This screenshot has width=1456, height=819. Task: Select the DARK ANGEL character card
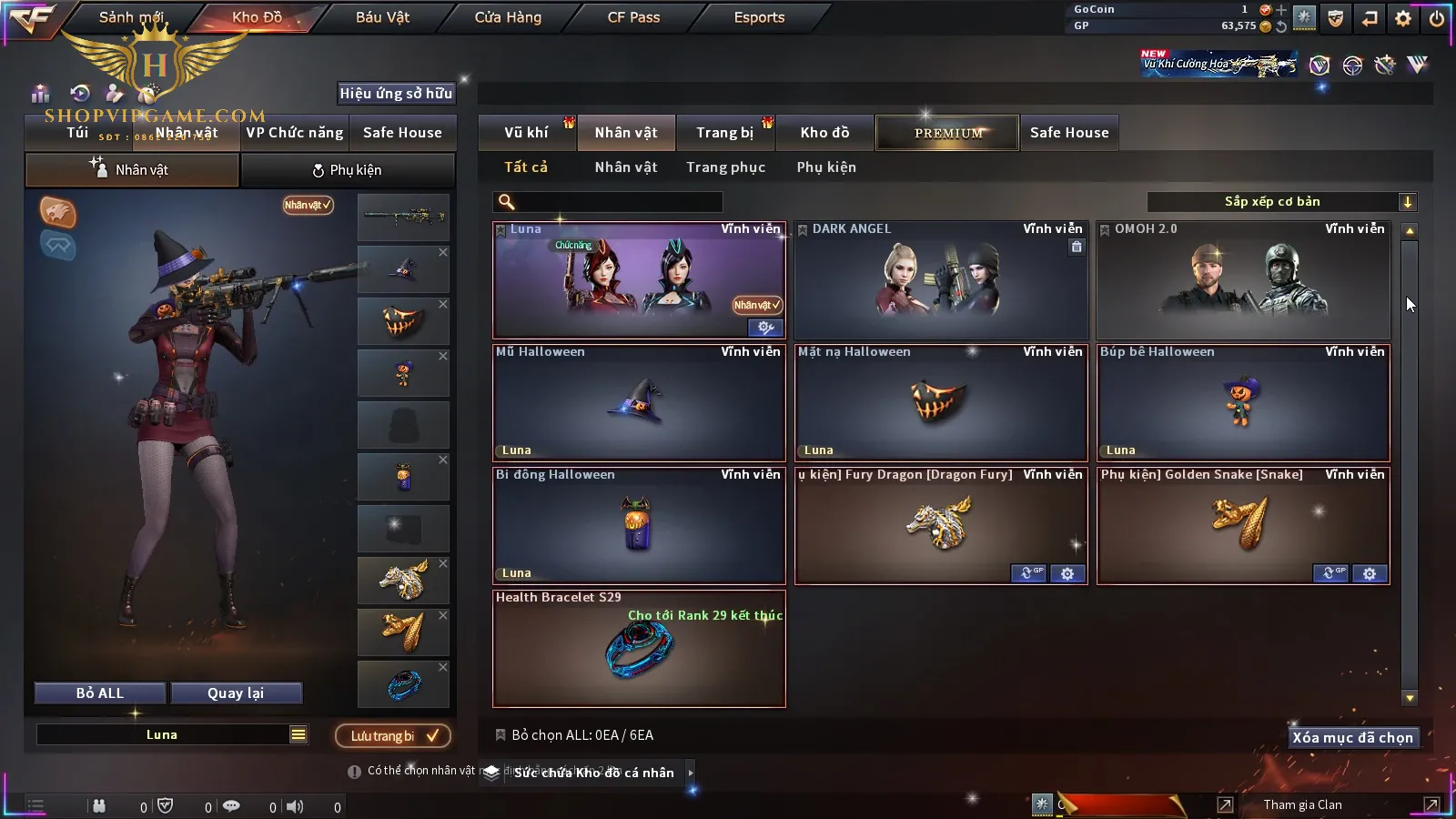pyautogui.click(x=941, y=280)
